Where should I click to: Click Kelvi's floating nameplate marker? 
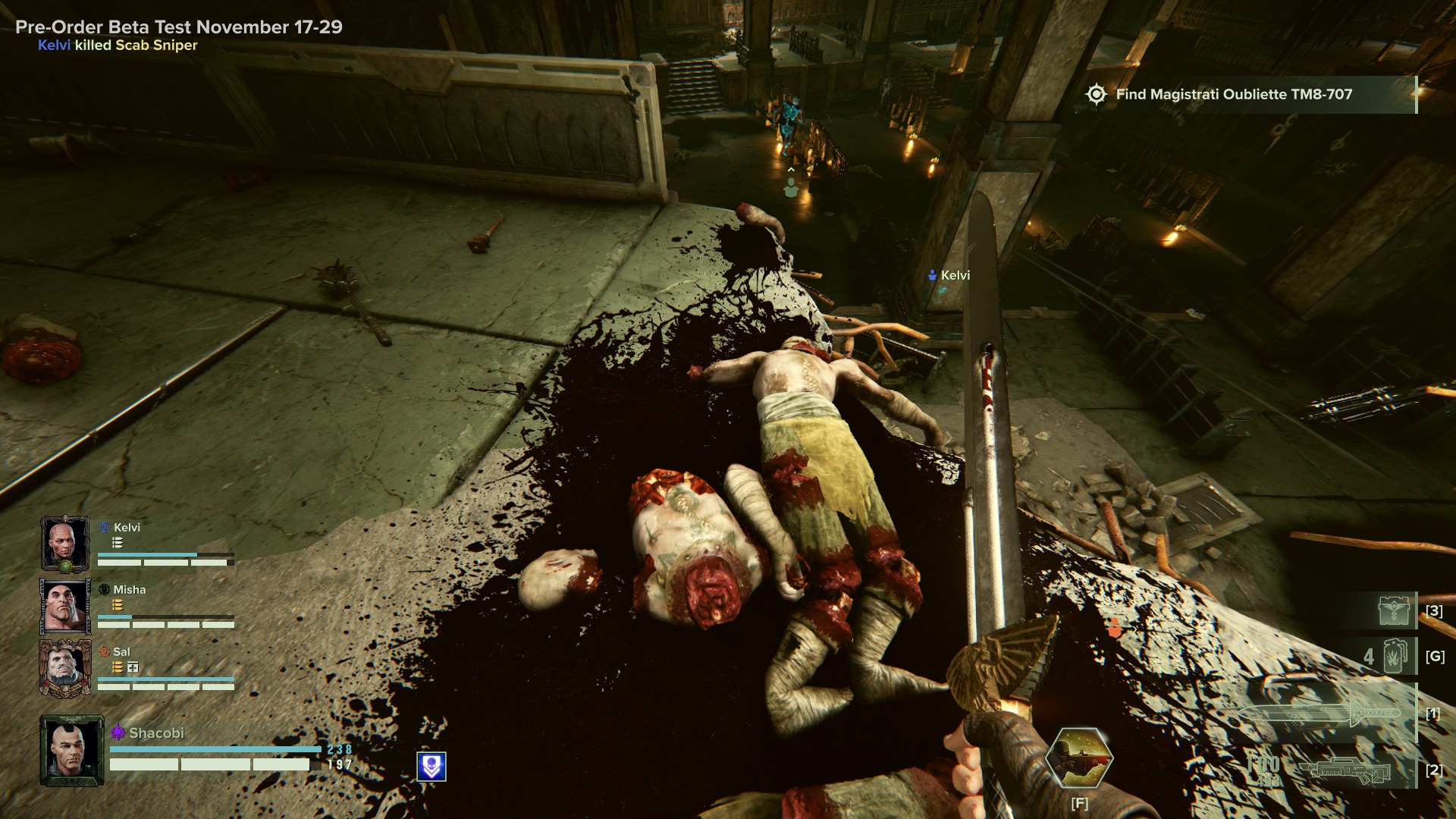point(949,275)
